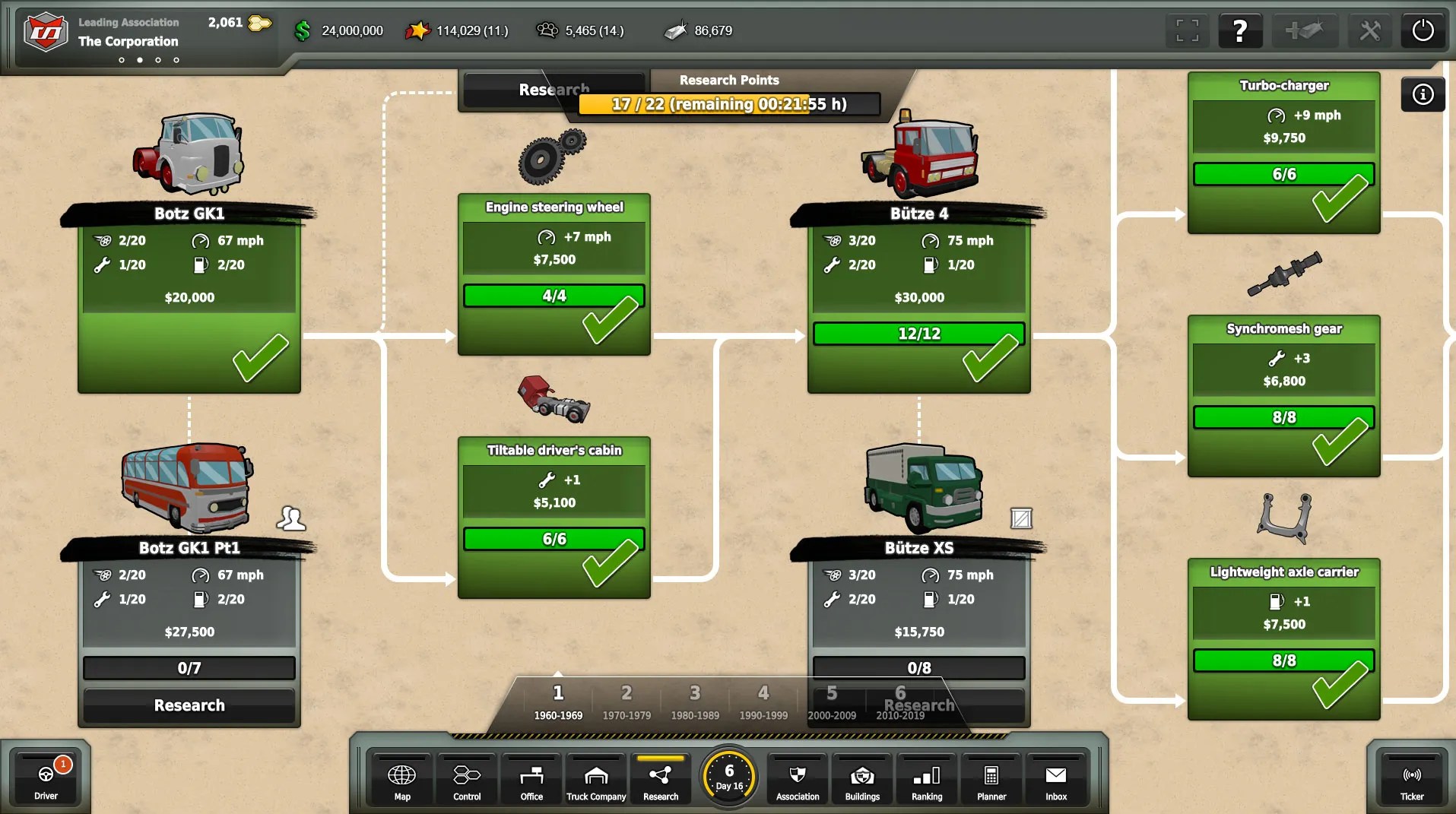Open the settings wrench menu

[x=1370, y=30]
